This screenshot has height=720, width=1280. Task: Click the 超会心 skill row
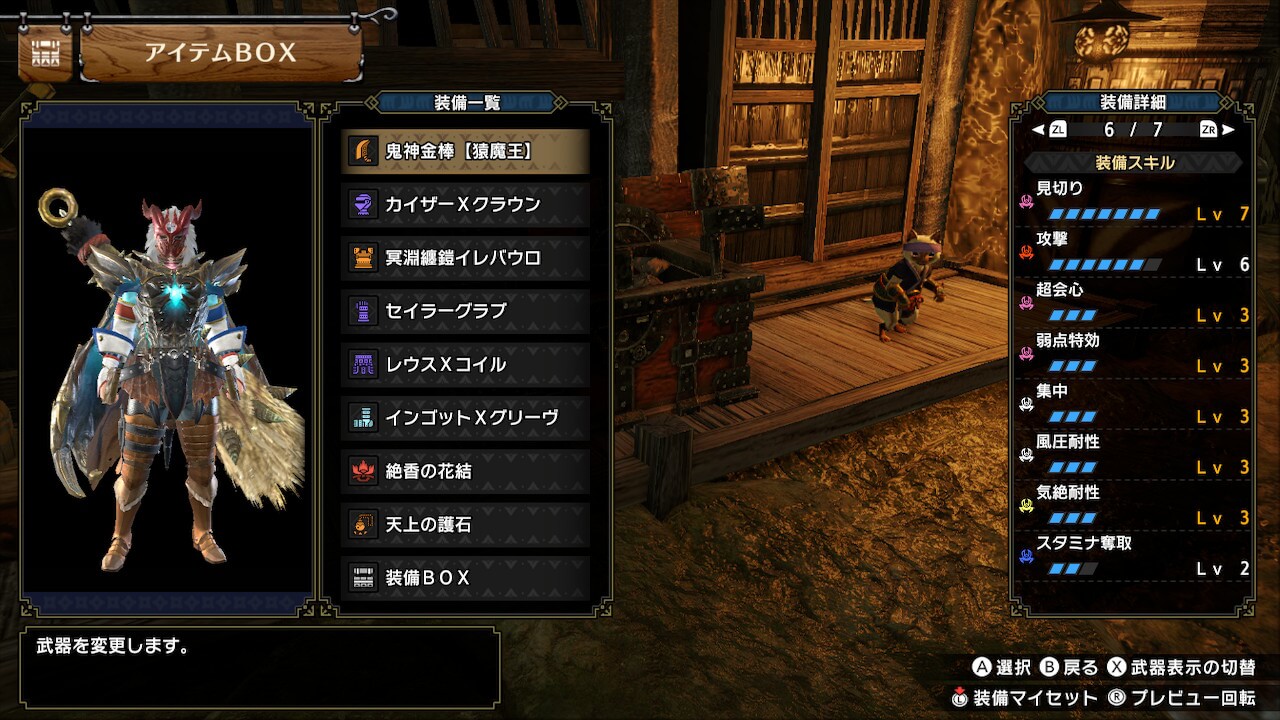1134,303
